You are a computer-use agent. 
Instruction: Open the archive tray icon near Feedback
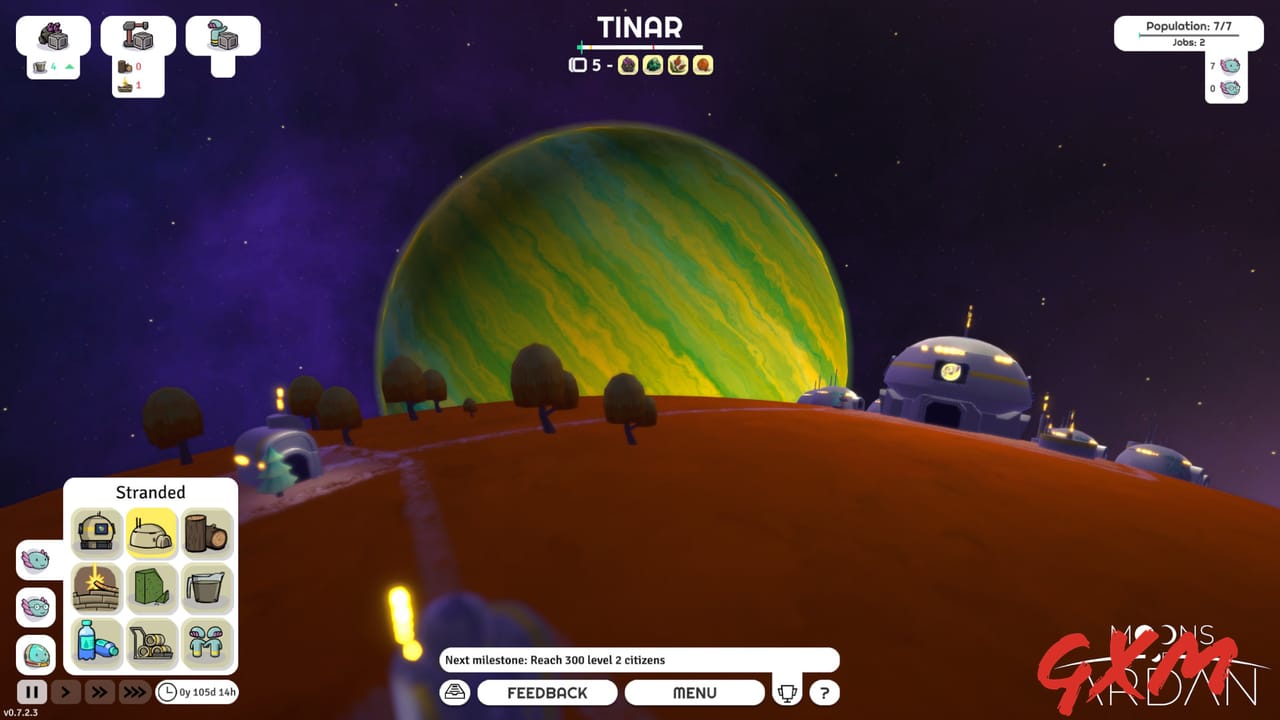(x=454, y=691)
